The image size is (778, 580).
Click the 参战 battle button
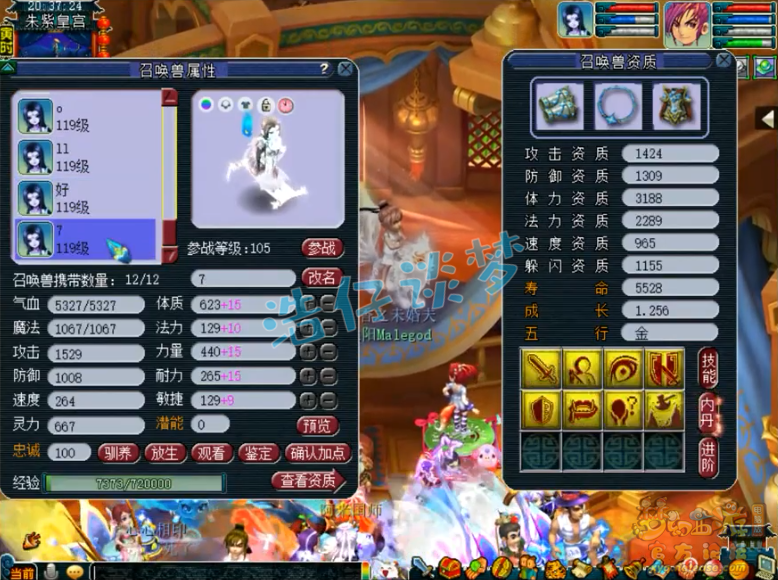321,248
